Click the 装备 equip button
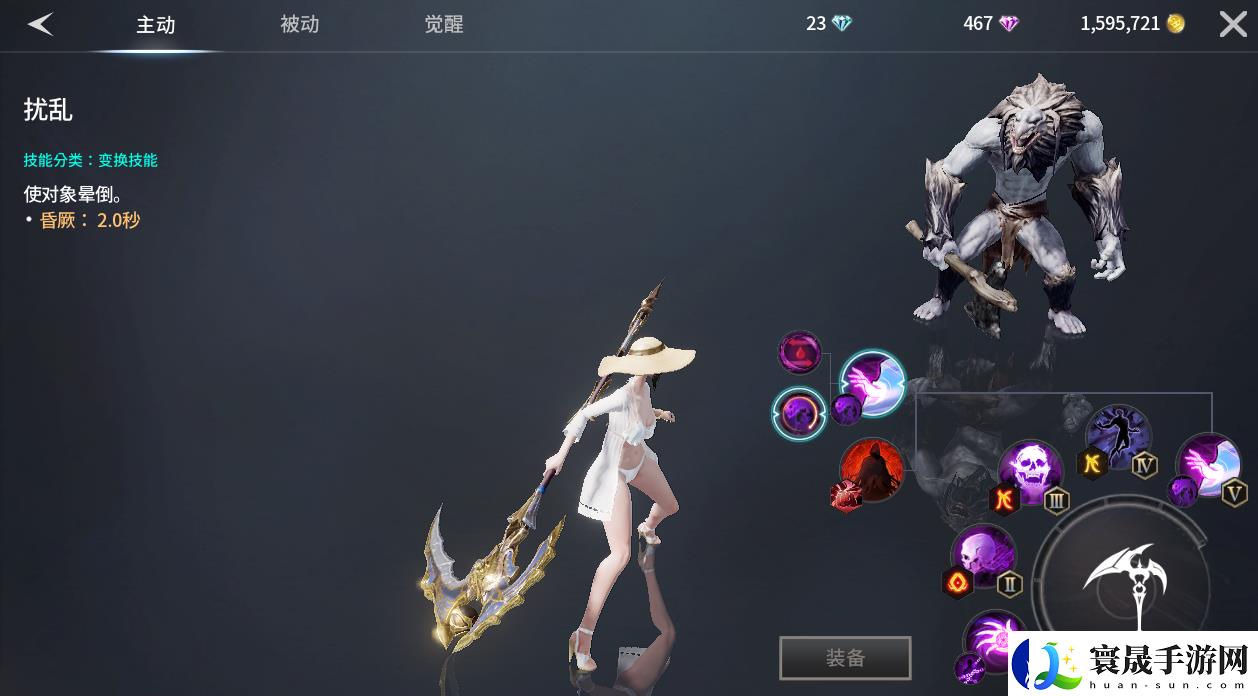Screen dimensions: 1258x696 point(845,658)
